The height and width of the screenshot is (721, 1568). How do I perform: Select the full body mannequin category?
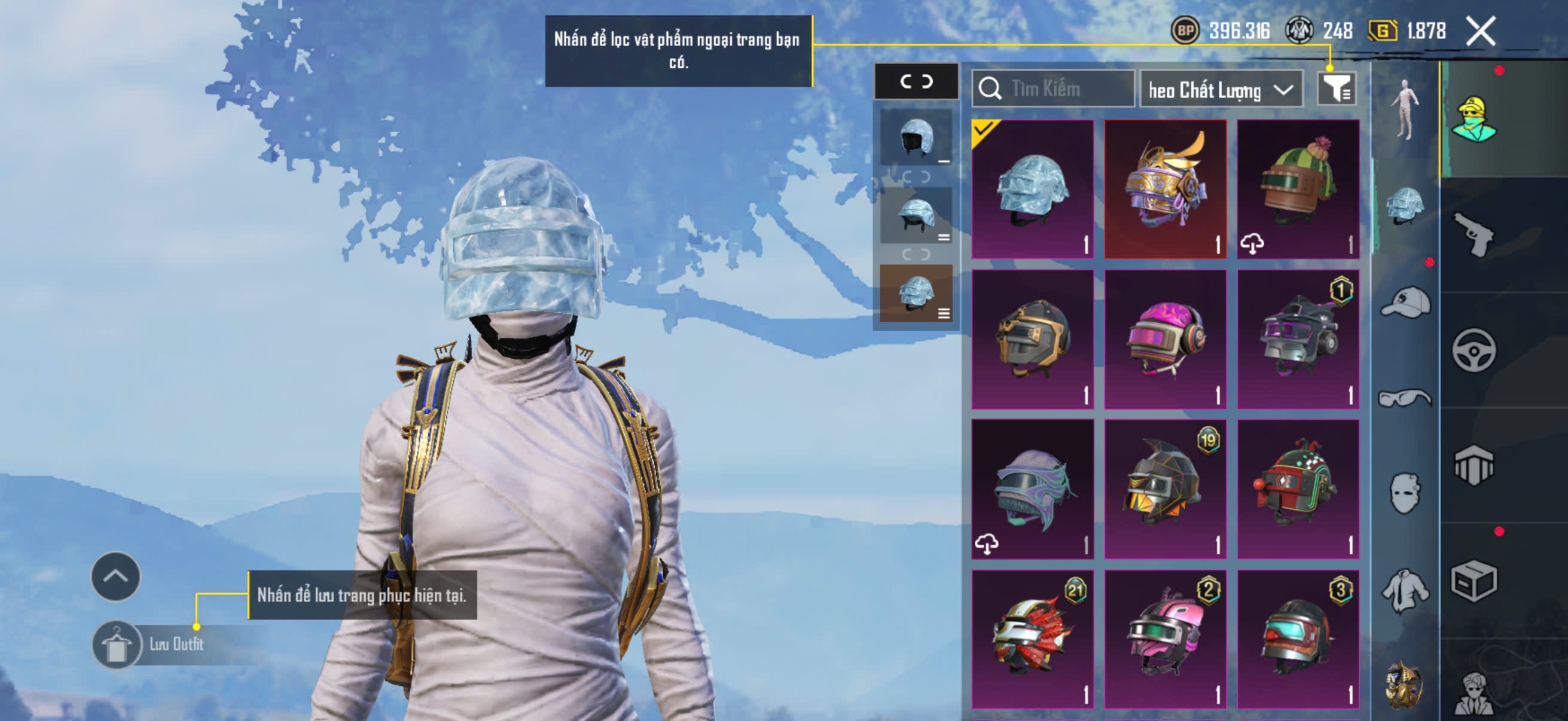click(1405, 109)
